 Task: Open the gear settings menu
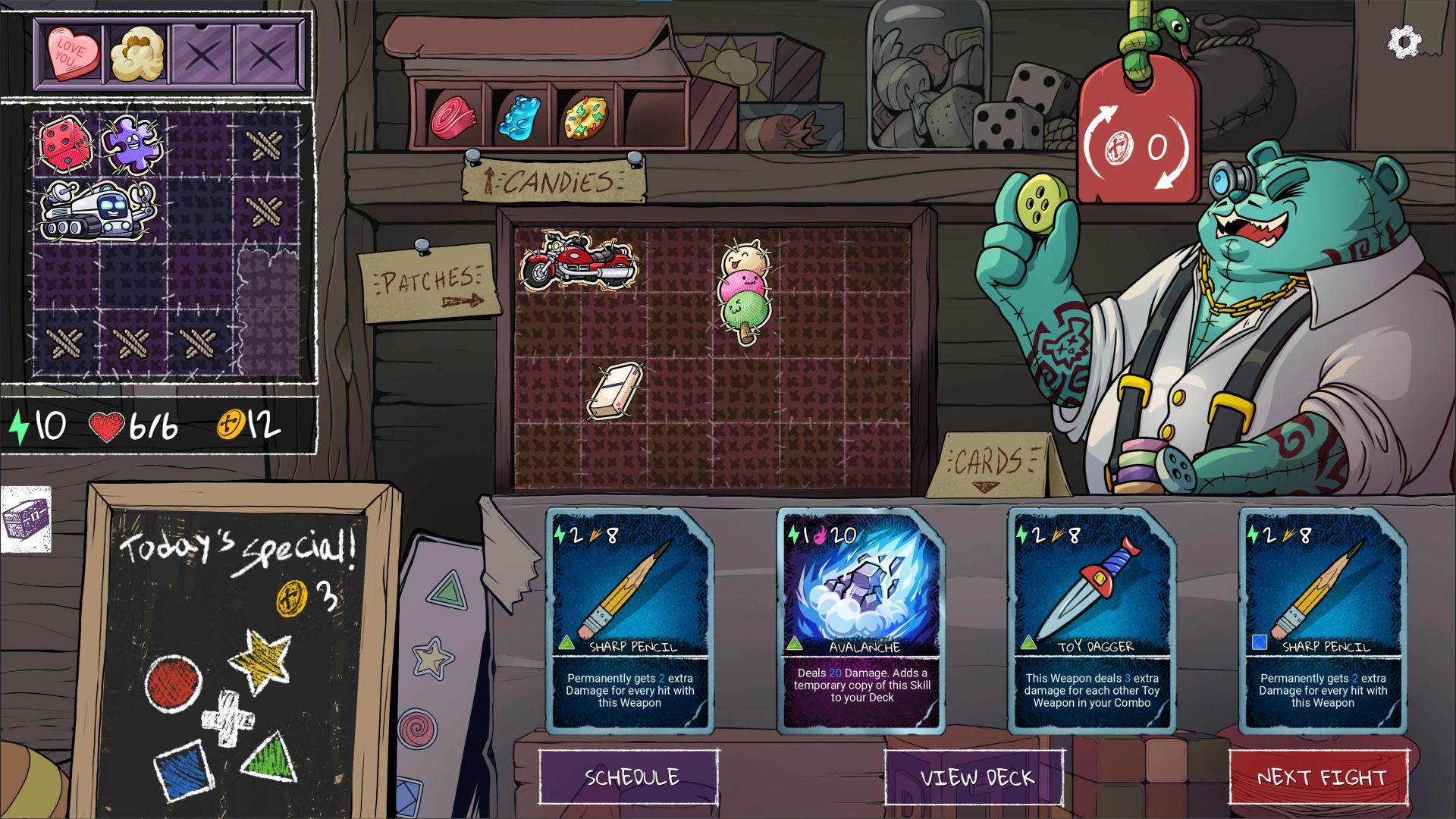pyautogui.click(x=1403, y=42)
